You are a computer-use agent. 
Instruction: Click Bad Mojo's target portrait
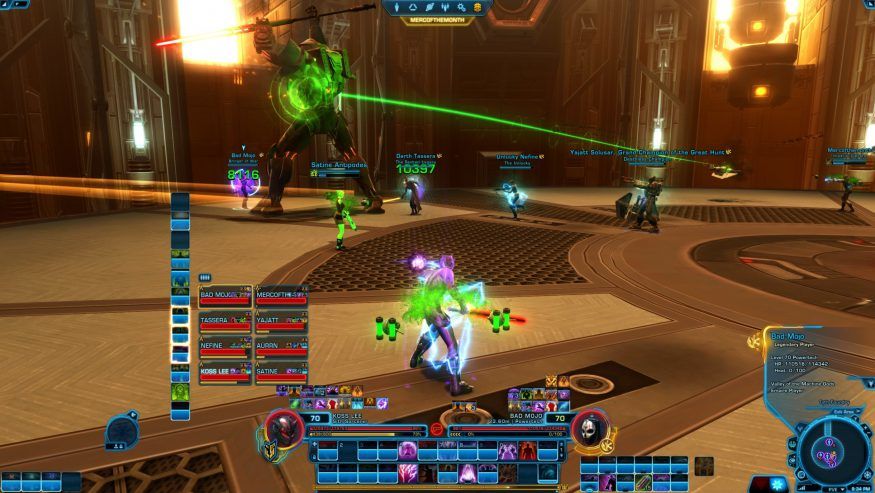point(591,429)
